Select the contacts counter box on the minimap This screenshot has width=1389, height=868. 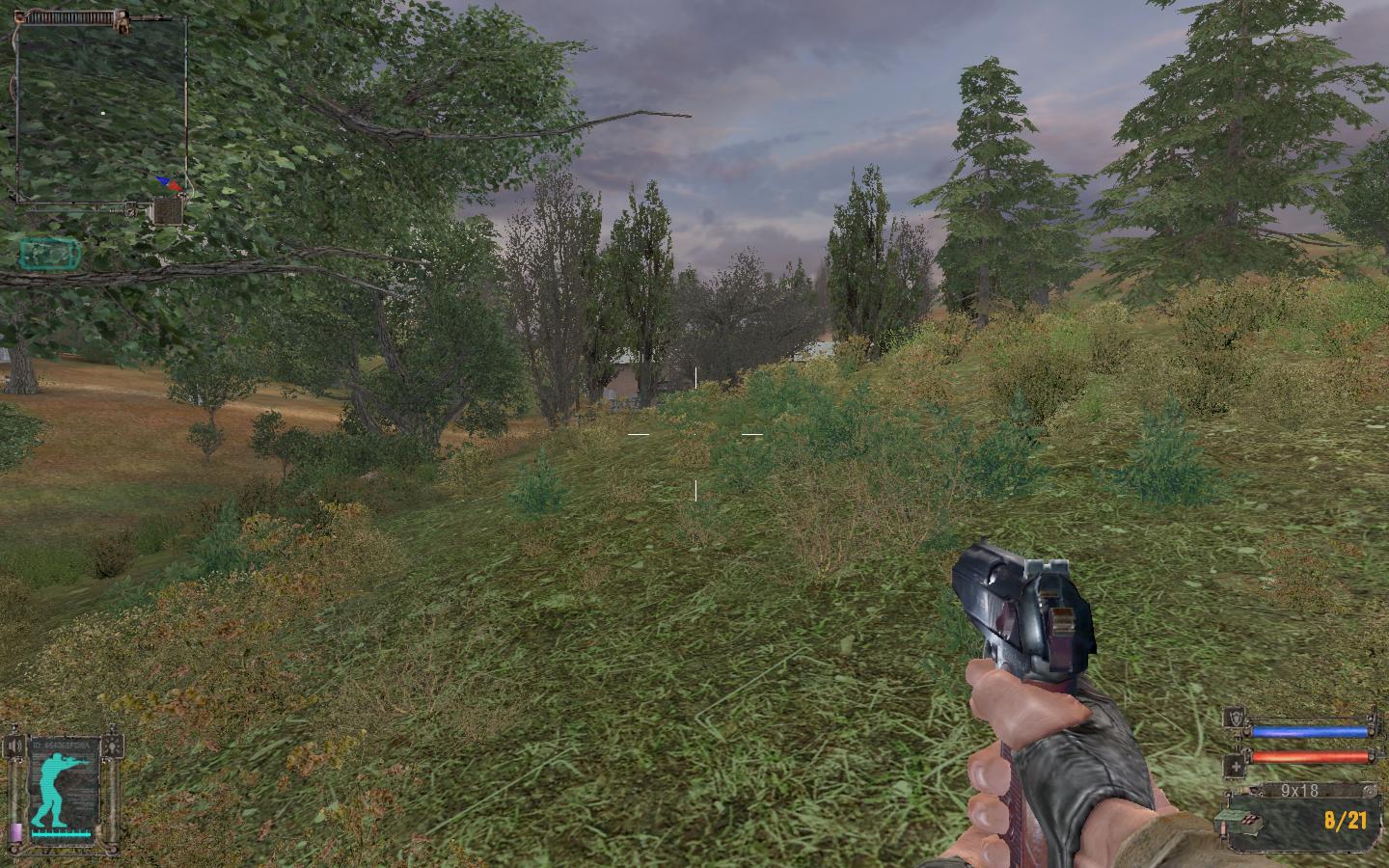tap(169, 210)
